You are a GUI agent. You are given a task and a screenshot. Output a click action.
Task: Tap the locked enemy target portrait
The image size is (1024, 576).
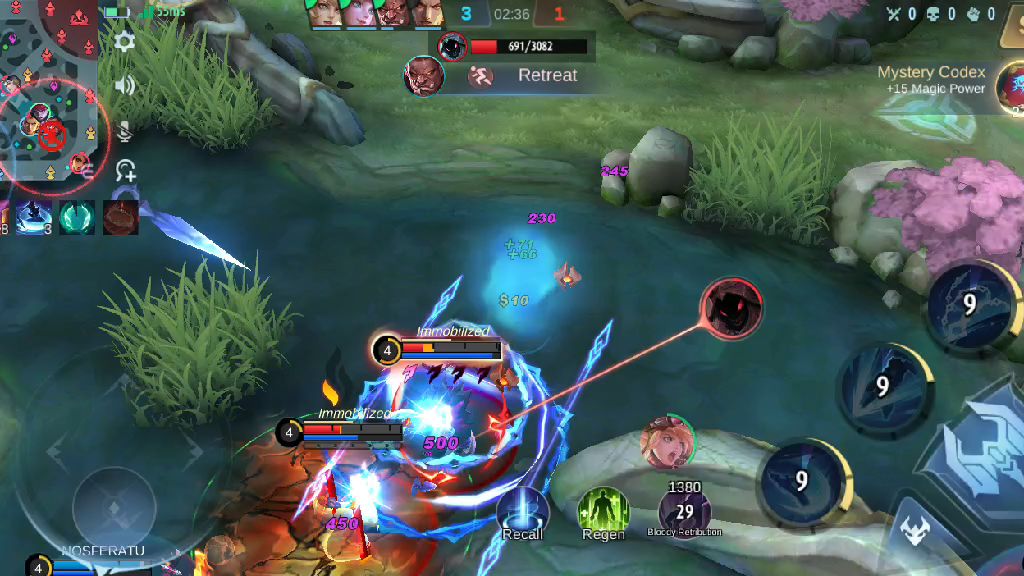click(731, 308)
